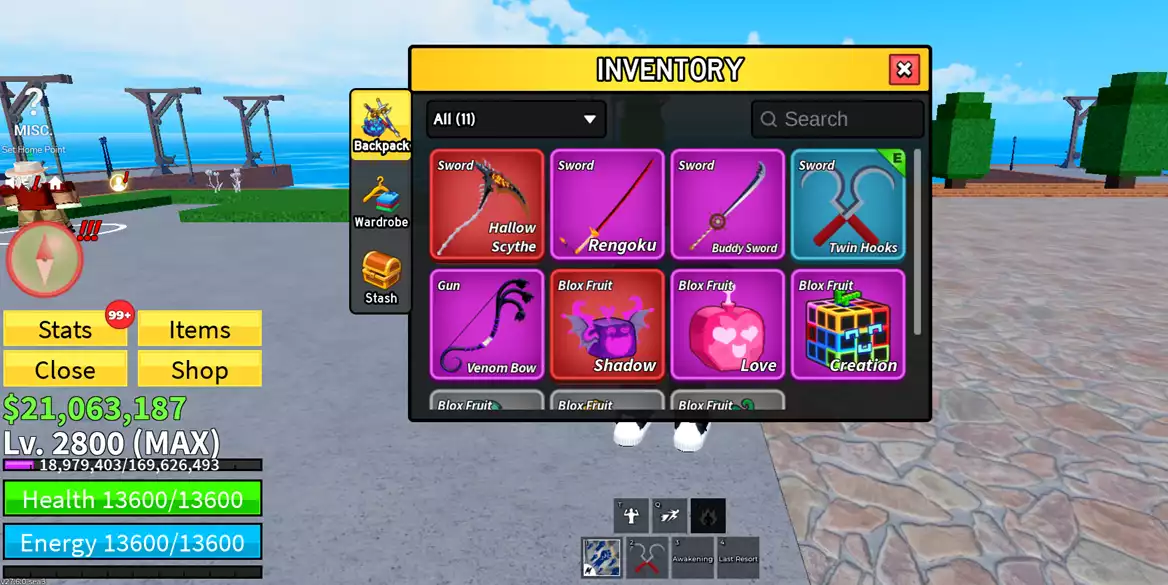Select the Venom Bow gun
Screen dimensions: 1168x585
(487, 325)
